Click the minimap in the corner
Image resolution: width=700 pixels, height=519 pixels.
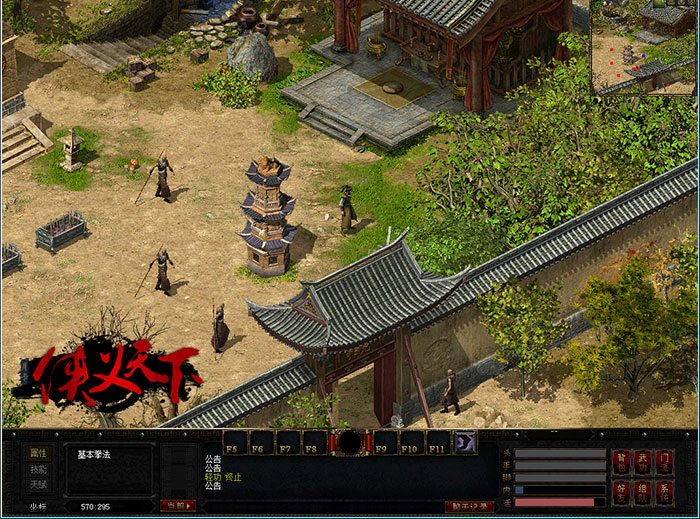tap(644, 47)
